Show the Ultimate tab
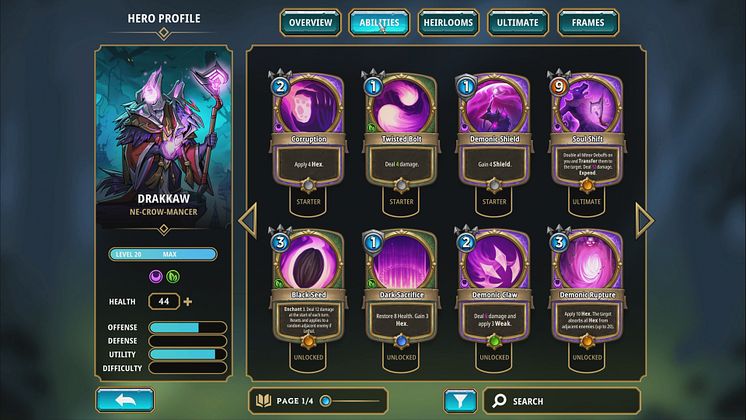 [517, 22]
